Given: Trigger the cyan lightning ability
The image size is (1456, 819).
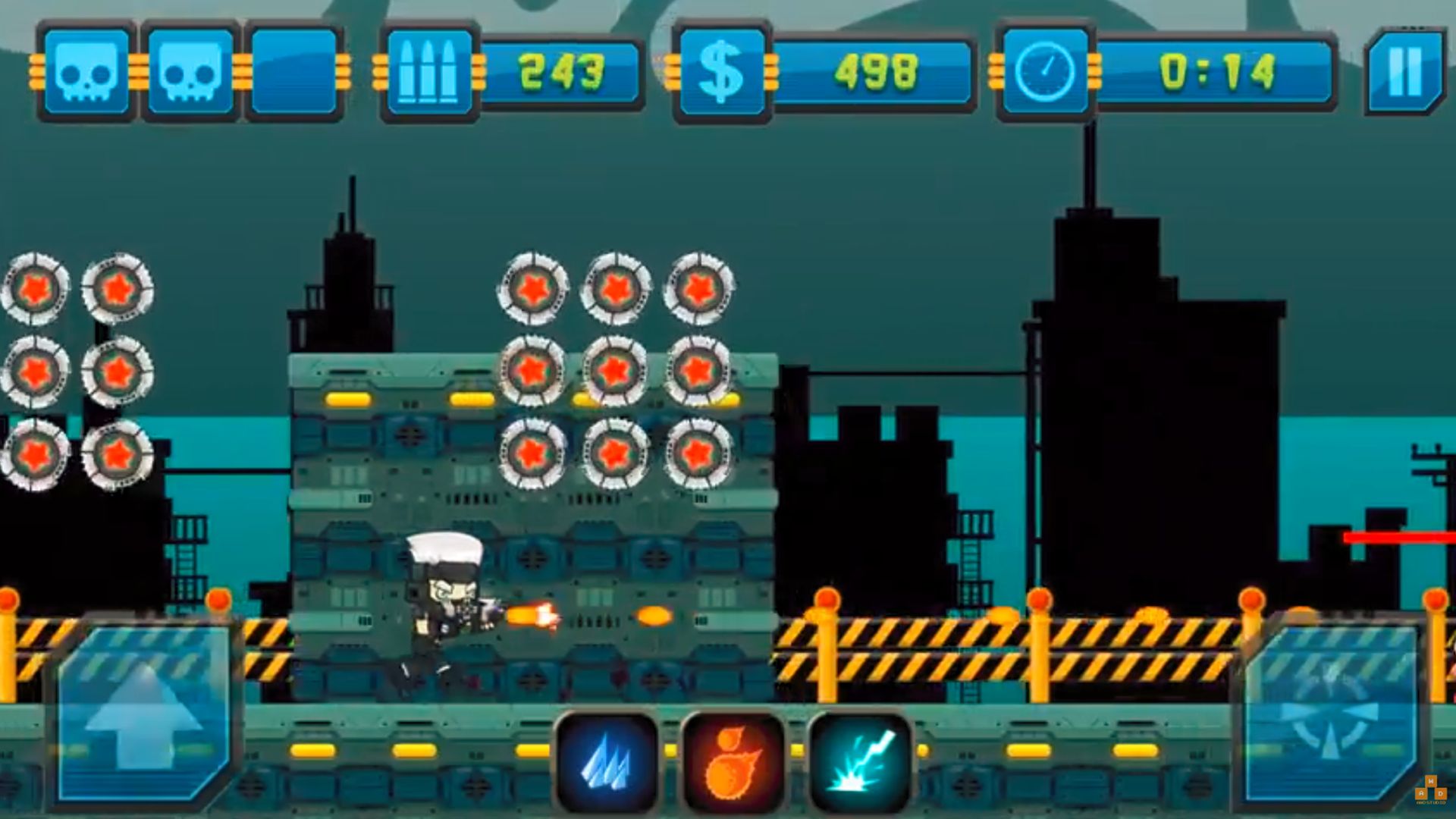Looking at the screenshot, I should click(x=861, y=762).
